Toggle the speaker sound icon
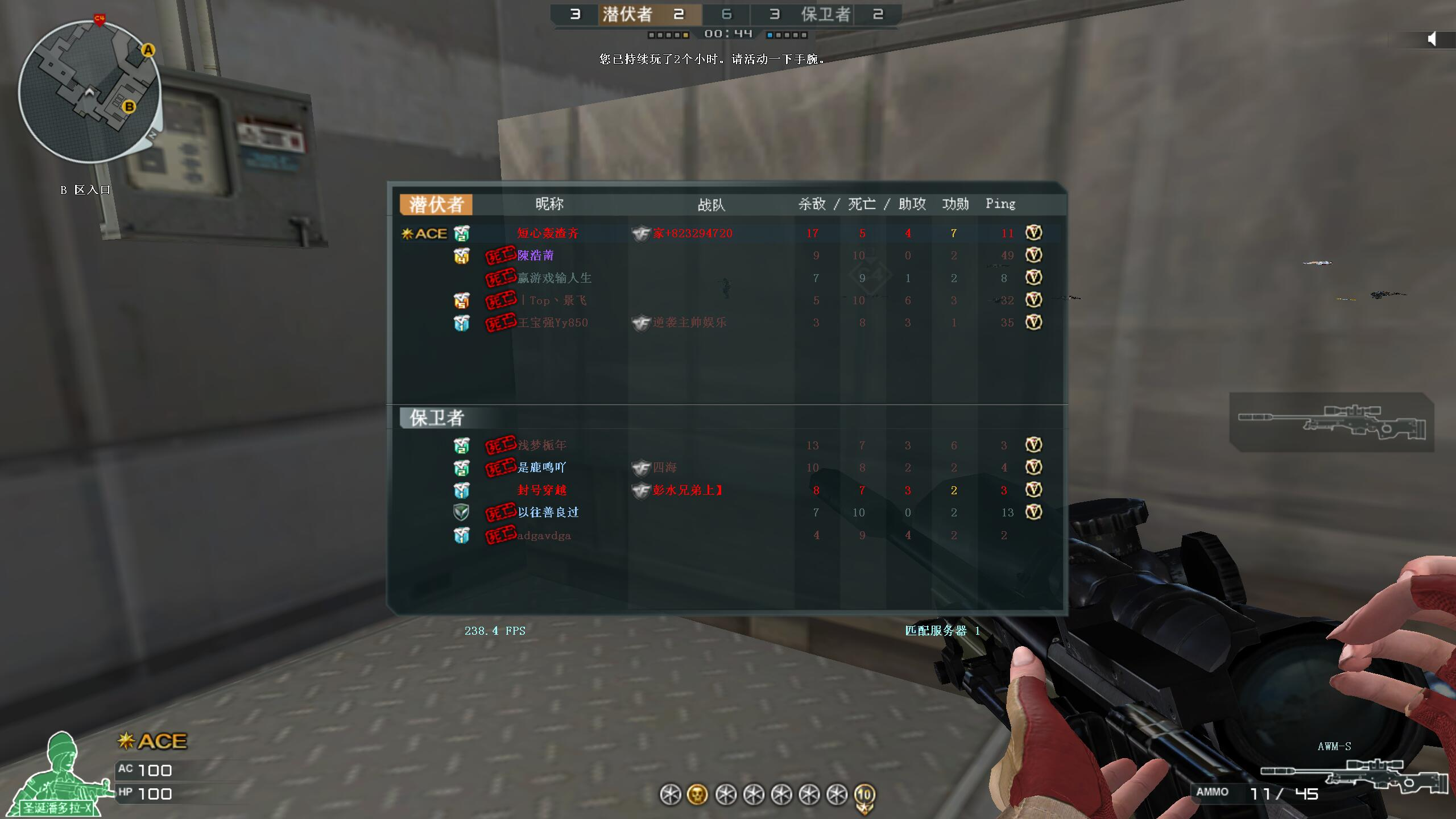Viewport: 1456px width, 819px height. [x=1432, y=39]
